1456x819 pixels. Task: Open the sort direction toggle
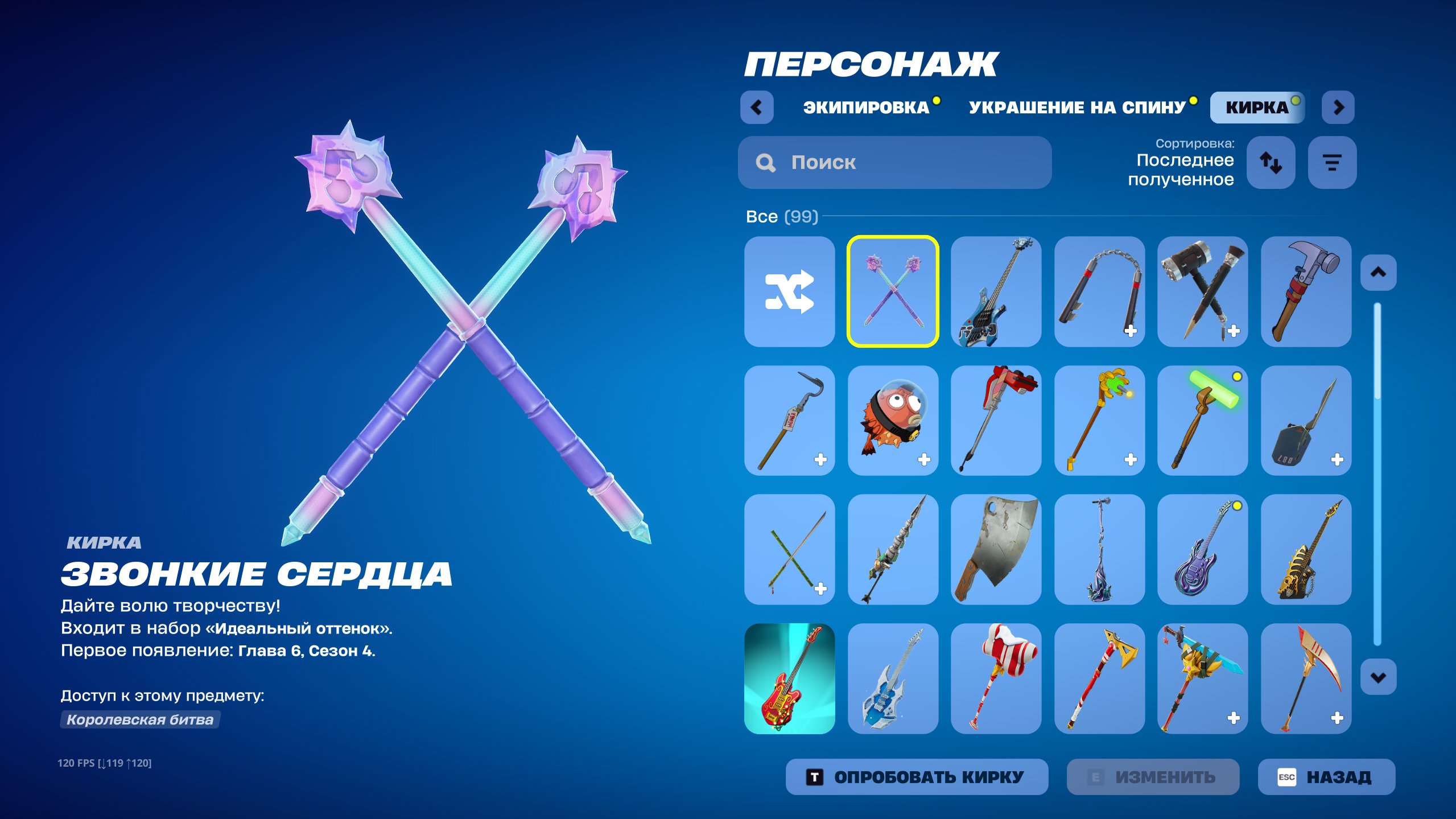[1272, 163]
